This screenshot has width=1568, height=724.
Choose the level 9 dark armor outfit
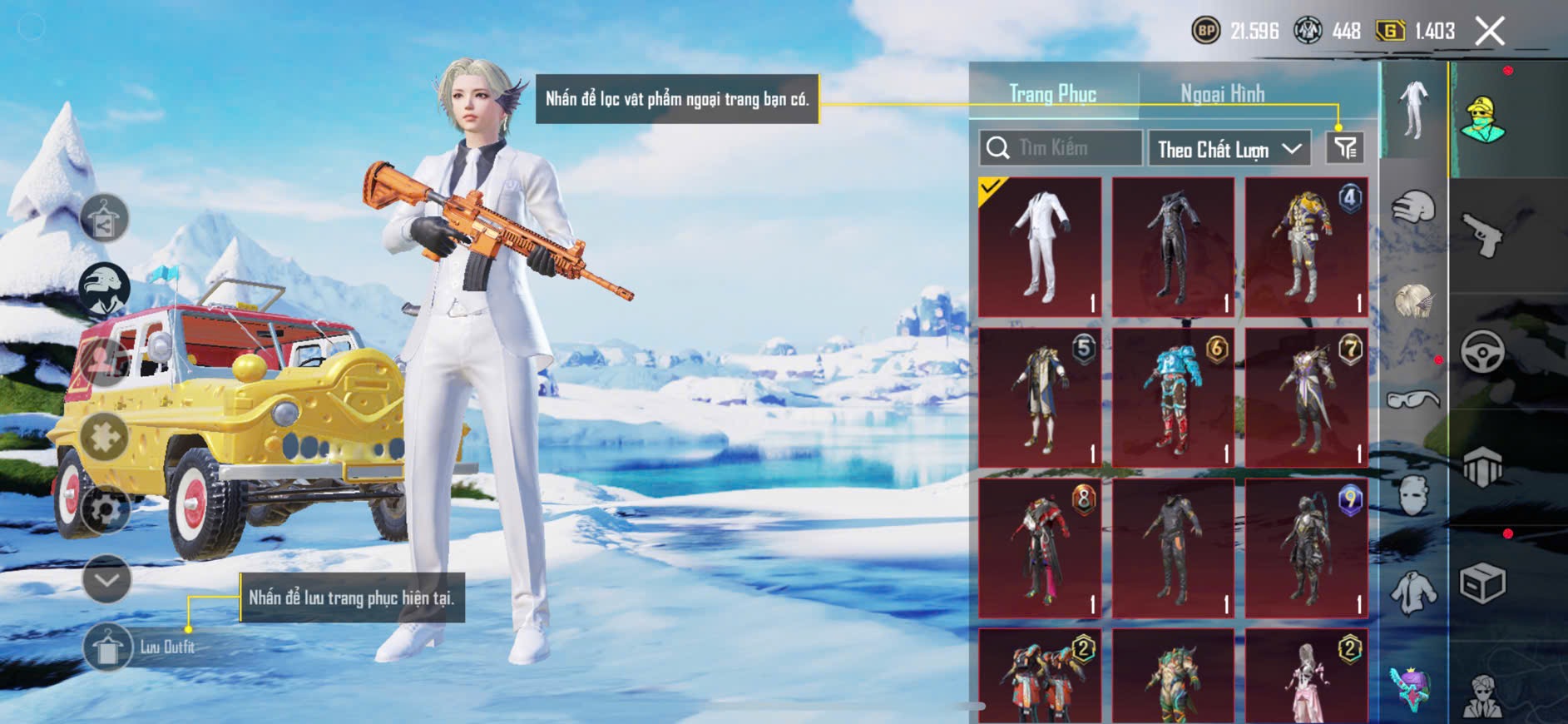(x=1306, y=548)
